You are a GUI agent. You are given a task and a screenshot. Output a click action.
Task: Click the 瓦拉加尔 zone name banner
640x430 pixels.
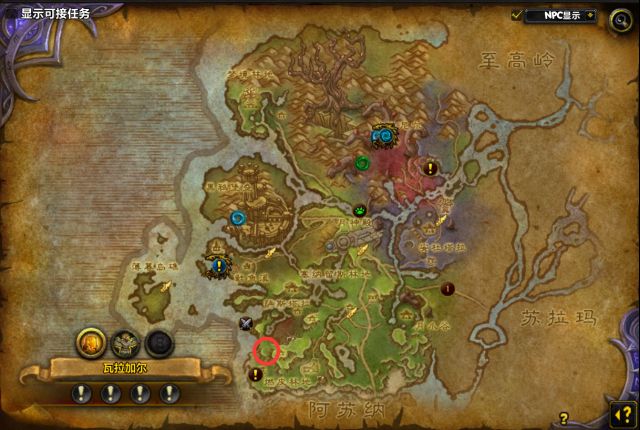pyautogui.click(x=123, y=369)
